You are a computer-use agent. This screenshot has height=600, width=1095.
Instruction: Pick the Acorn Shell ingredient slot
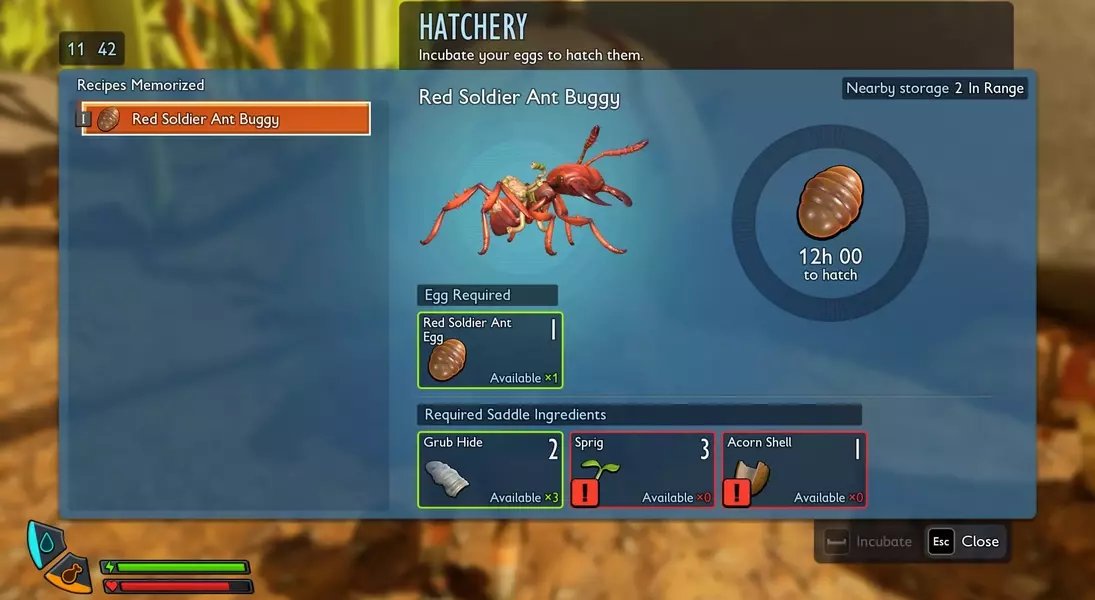click(x=794, y=469)
